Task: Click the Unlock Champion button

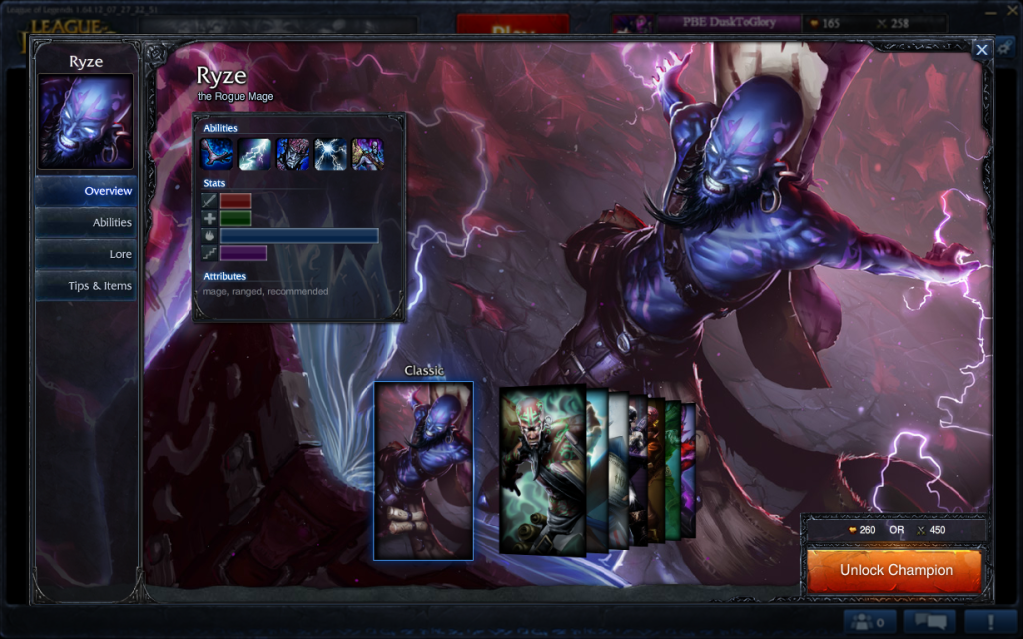Action: [895, 571]
